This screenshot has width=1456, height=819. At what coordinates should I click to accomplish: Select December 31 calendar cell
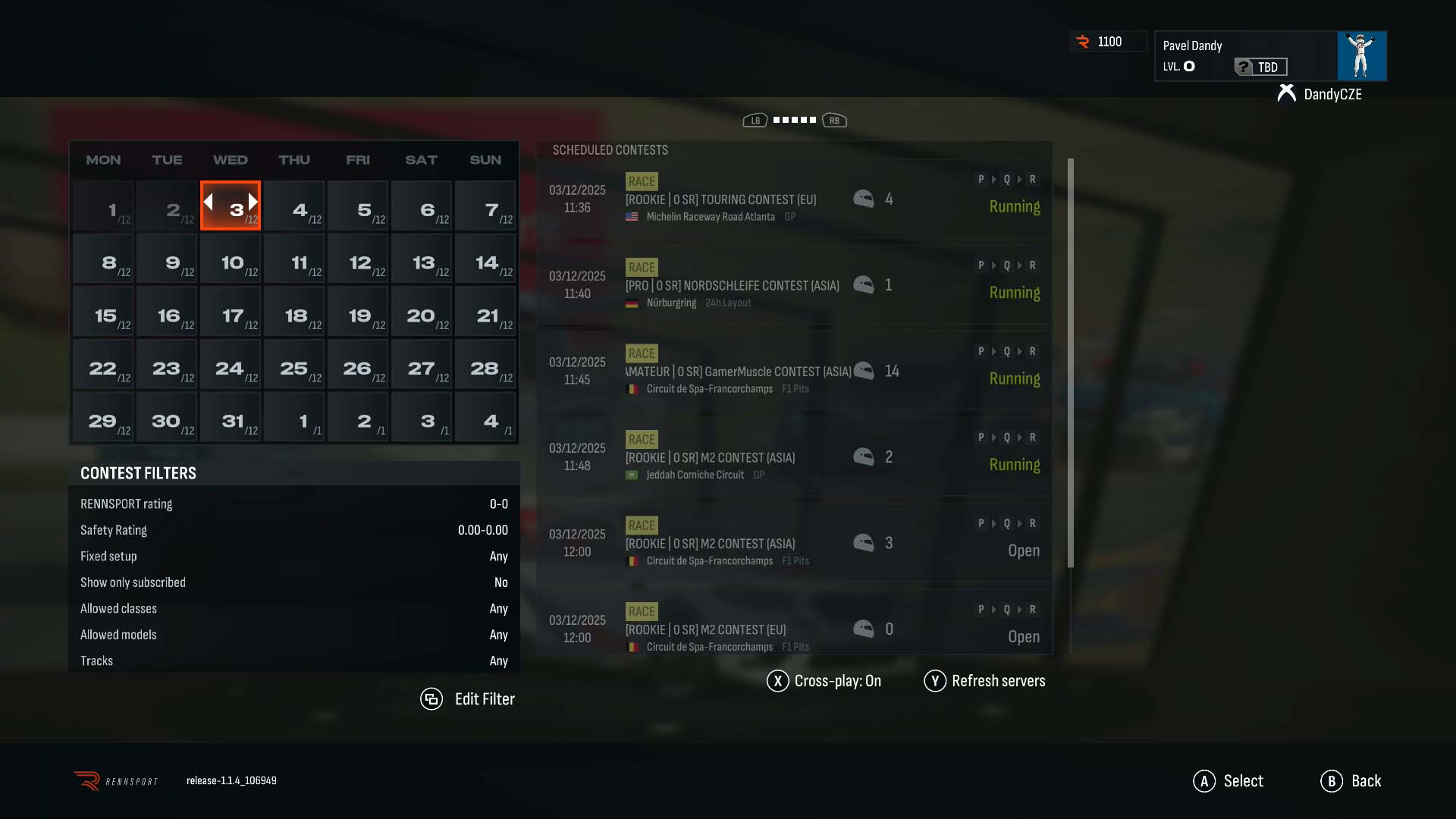point(231,418)
